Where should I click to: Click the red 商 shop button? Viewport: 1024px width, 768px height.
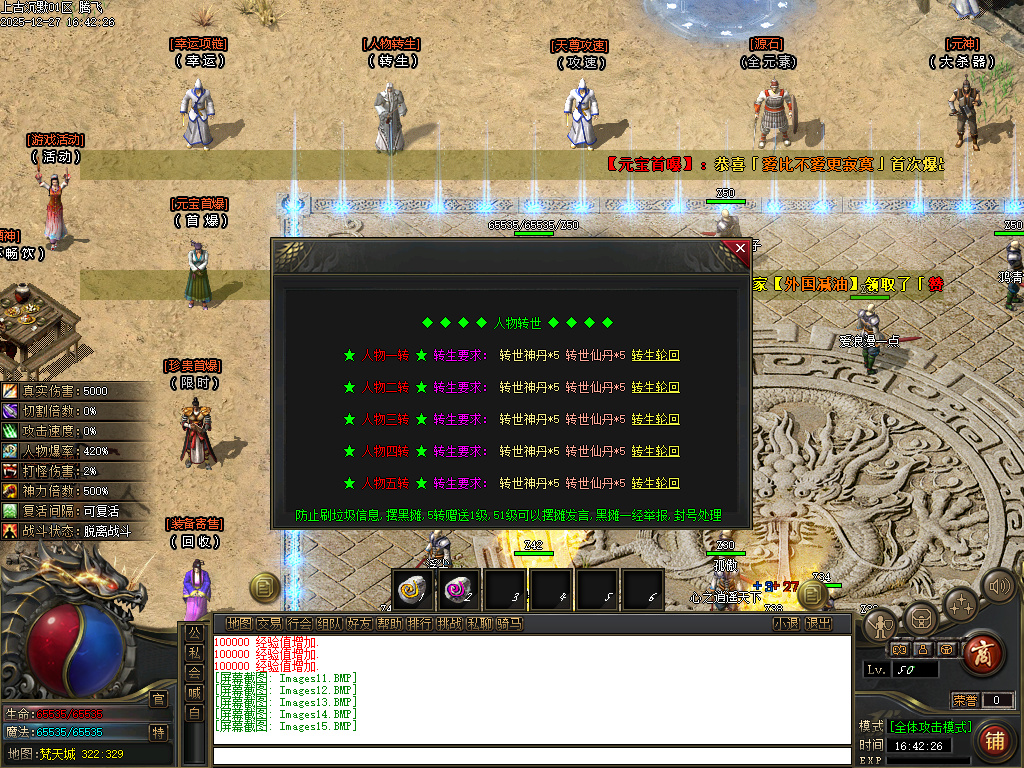[985, 653]
